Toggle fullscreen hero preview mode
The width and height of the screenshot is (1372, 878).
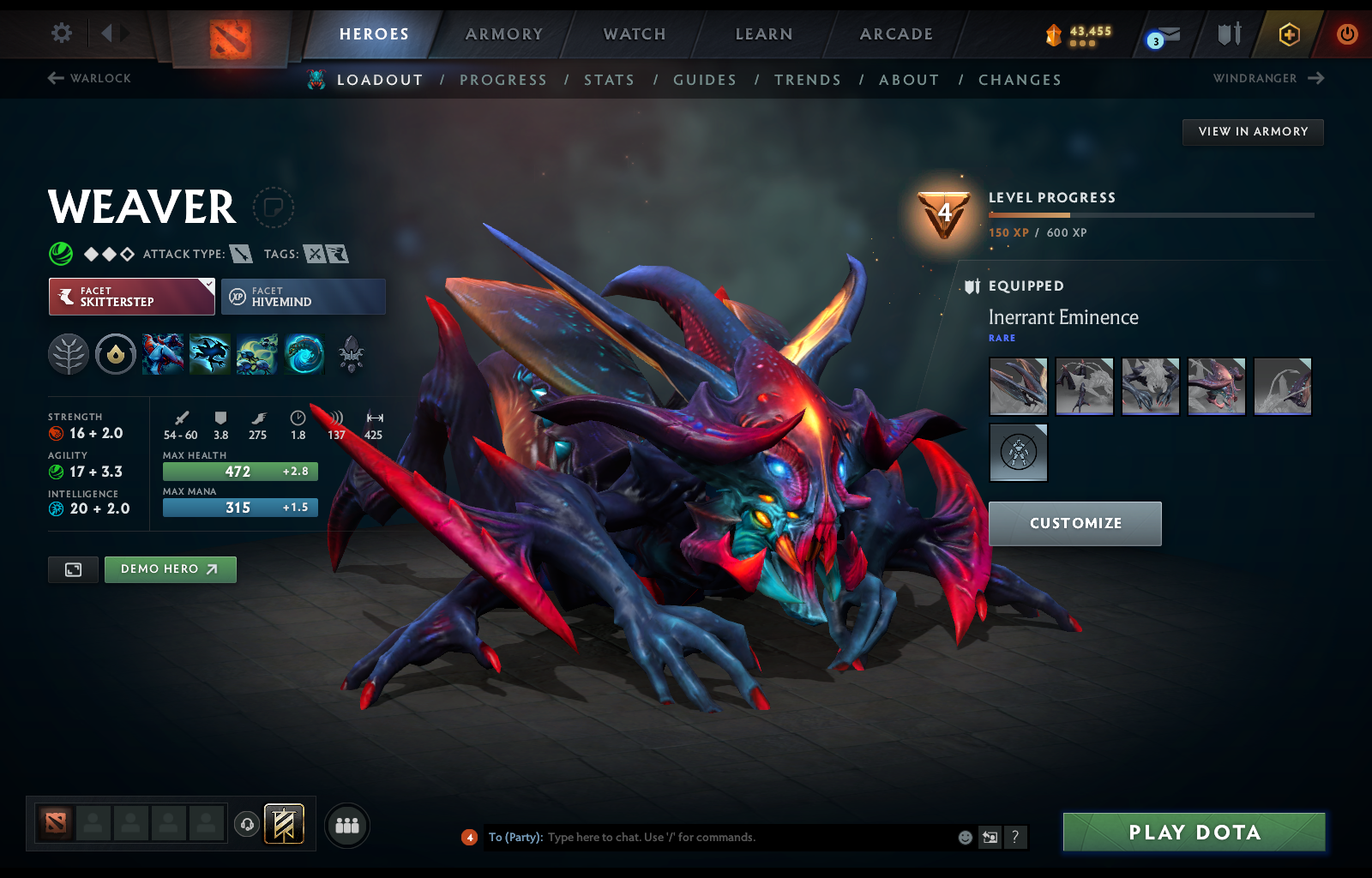tap(73, 569)
